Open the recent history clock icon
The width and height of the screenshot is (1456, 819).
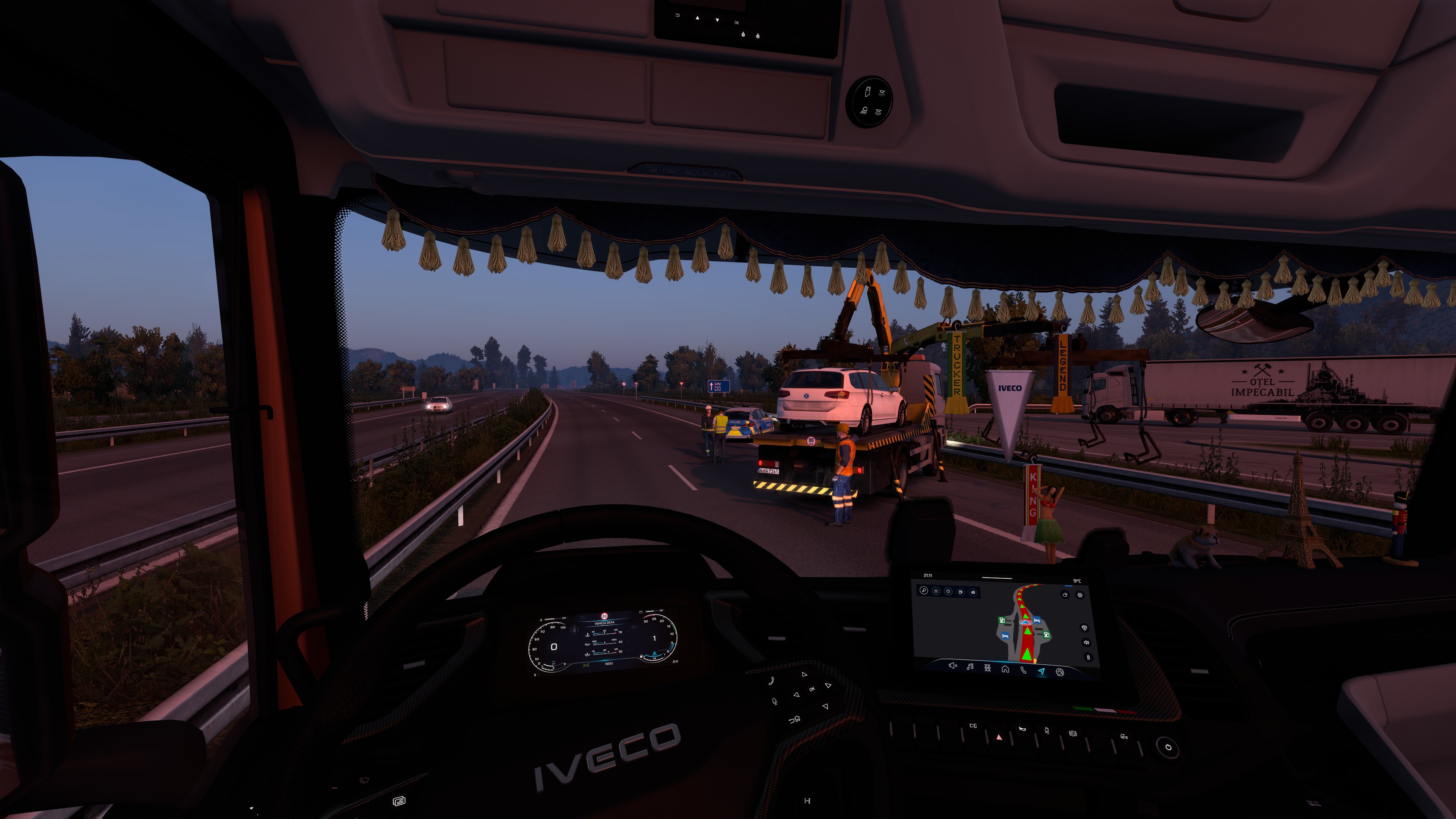click(x=948, y=592)
